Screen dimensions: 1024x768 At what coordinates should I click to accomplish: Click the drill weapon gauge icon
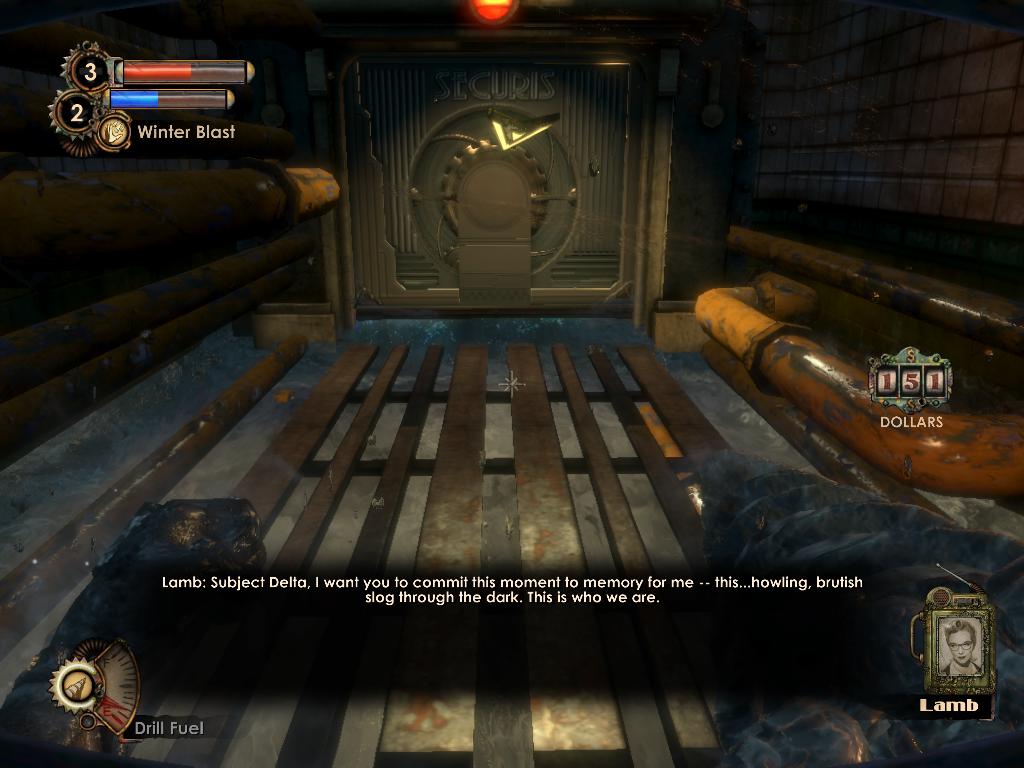pyautogui.click(x=77, y=686)
